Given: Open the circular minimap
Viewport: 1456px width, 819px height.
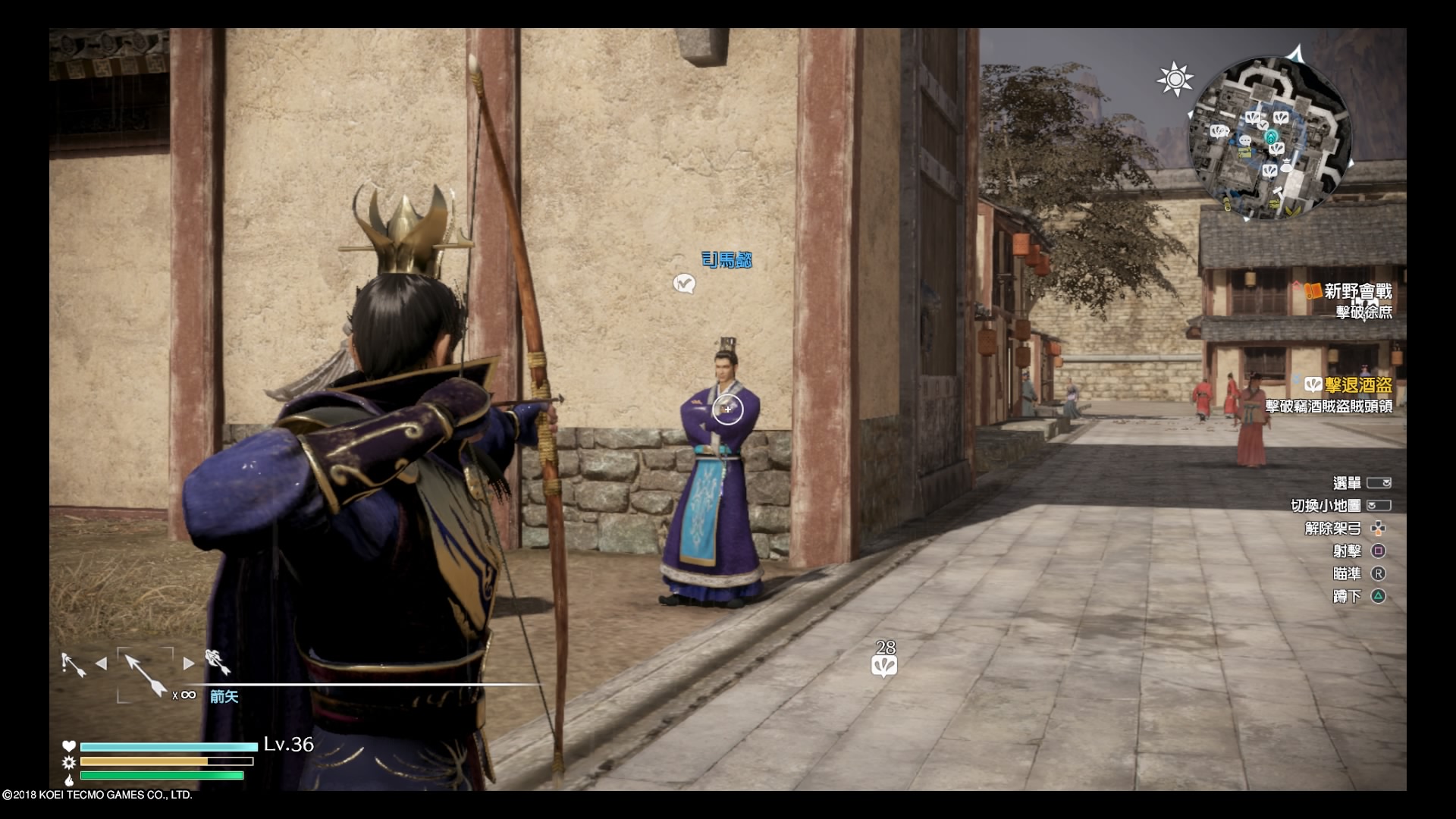Looking at the screenshot, I should [x=1270, y=140].
